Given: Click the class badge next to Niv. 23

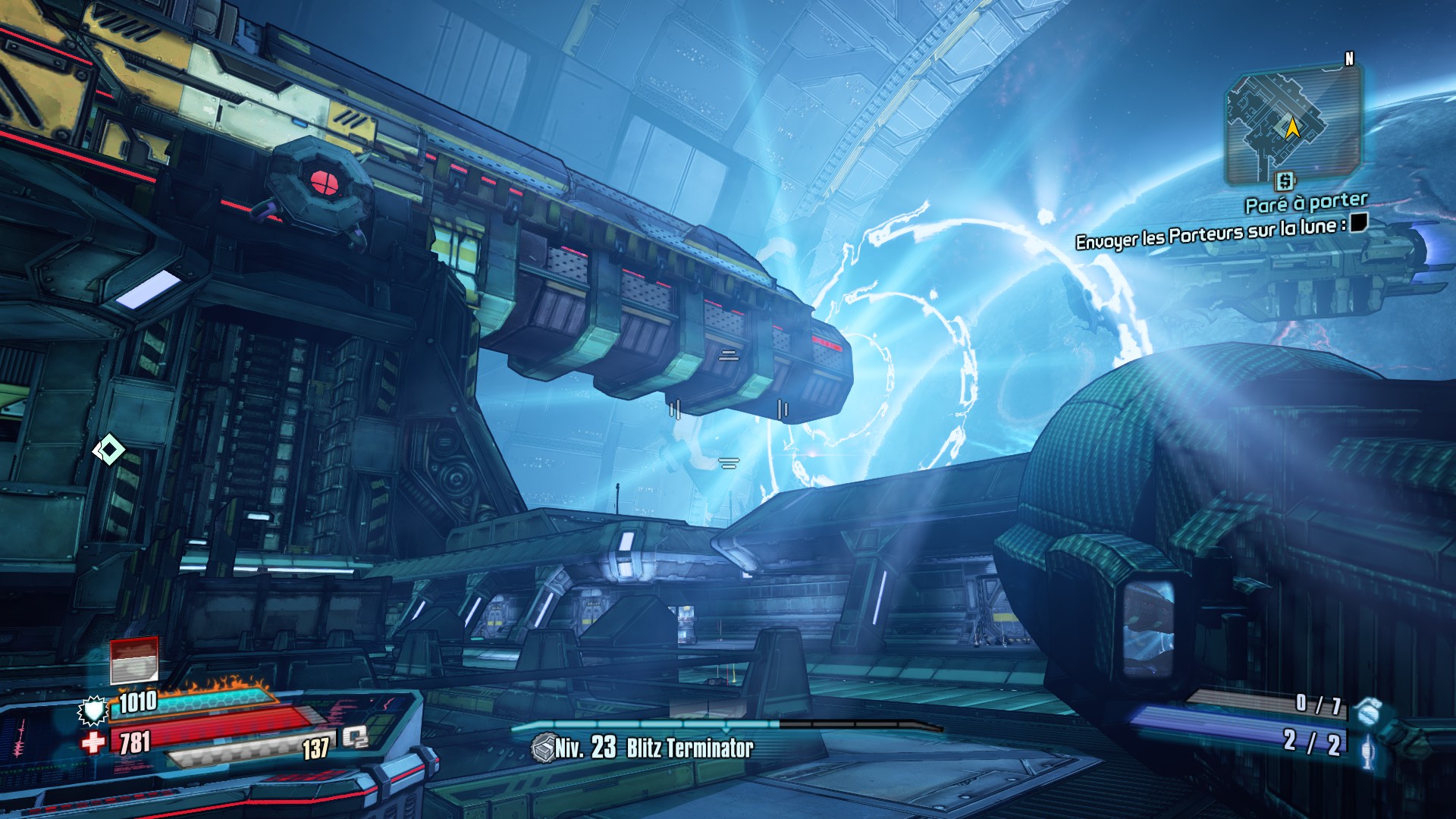Looking at the screenshot, I should (543, 748).
